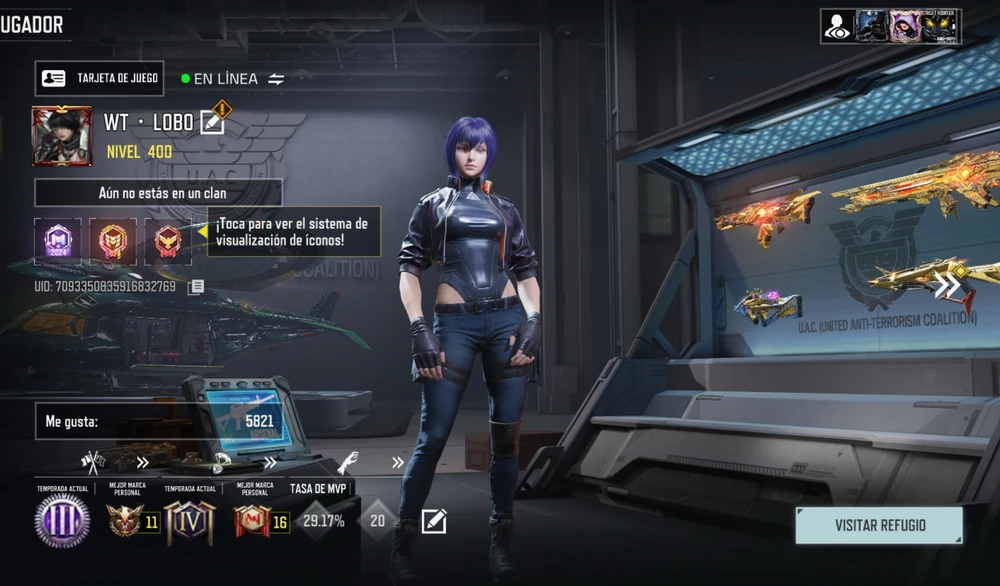Viewport: 1000px width, 586px height.
Task: Open the crossed-flags ranked stats arrow
Action: pos(142,462)
